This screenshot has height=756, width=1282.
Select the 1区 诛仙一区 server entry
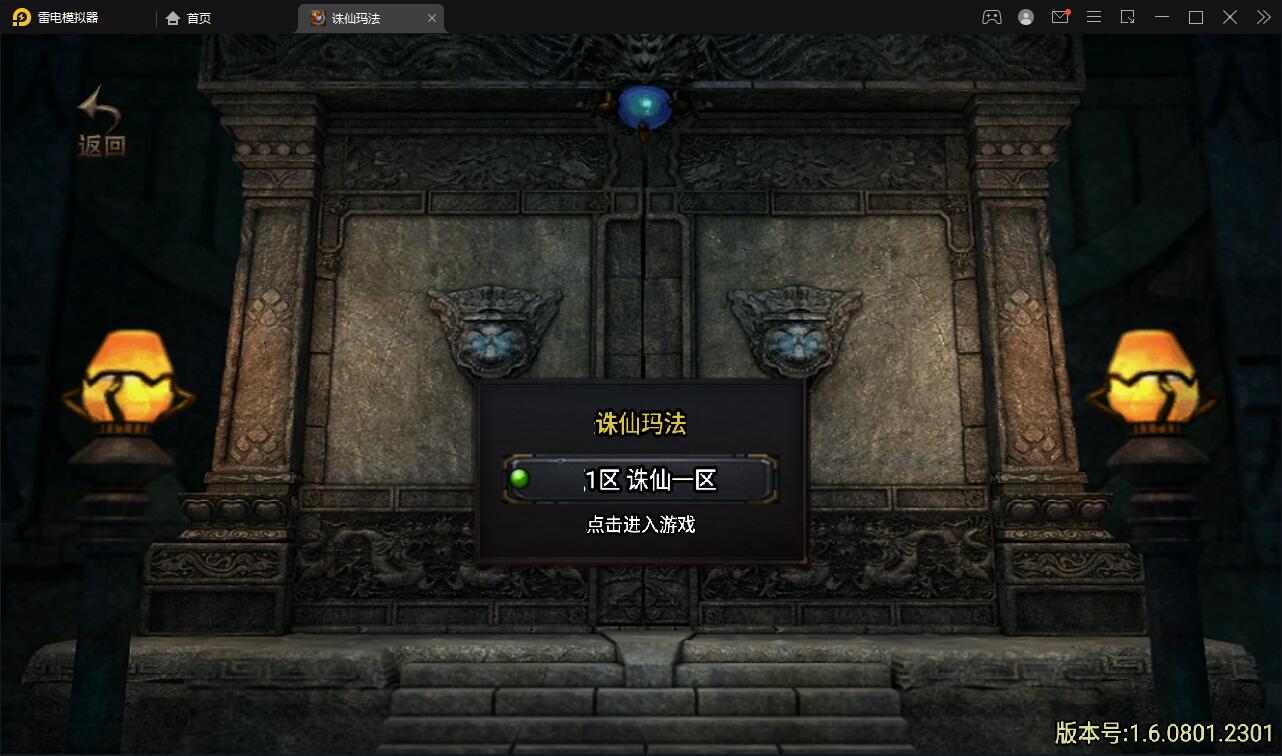(x=650, y=479)
